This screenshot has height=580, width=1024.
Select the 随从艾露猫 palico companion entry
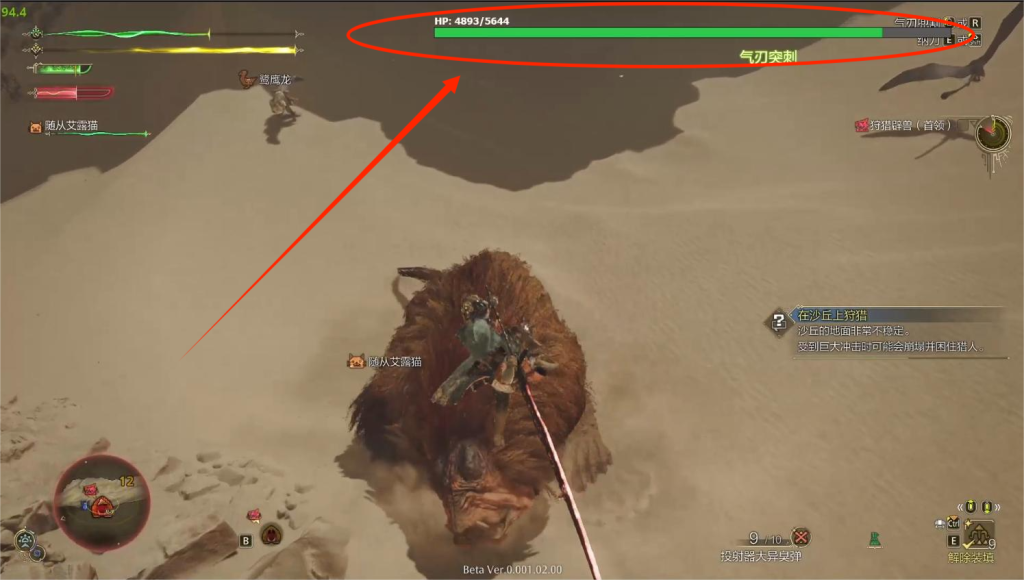point(63,127)
